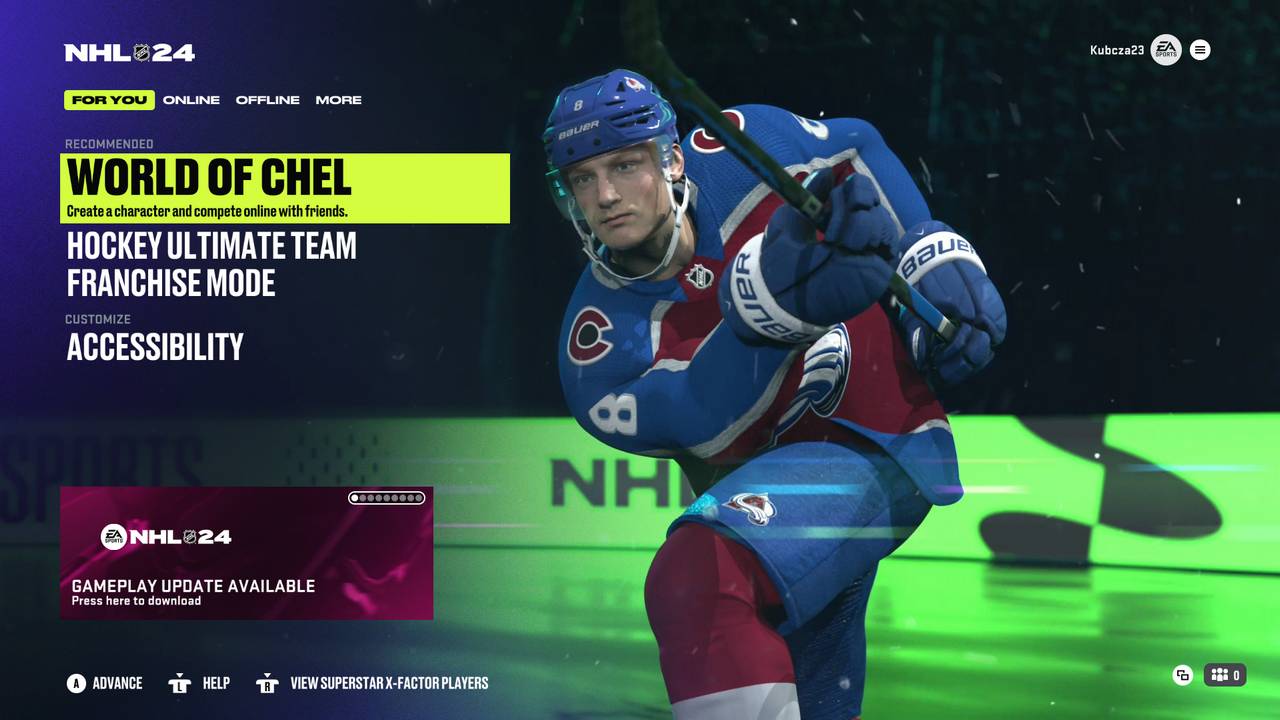
Task: Show the More tab
Action: click(x=338, y=100)
